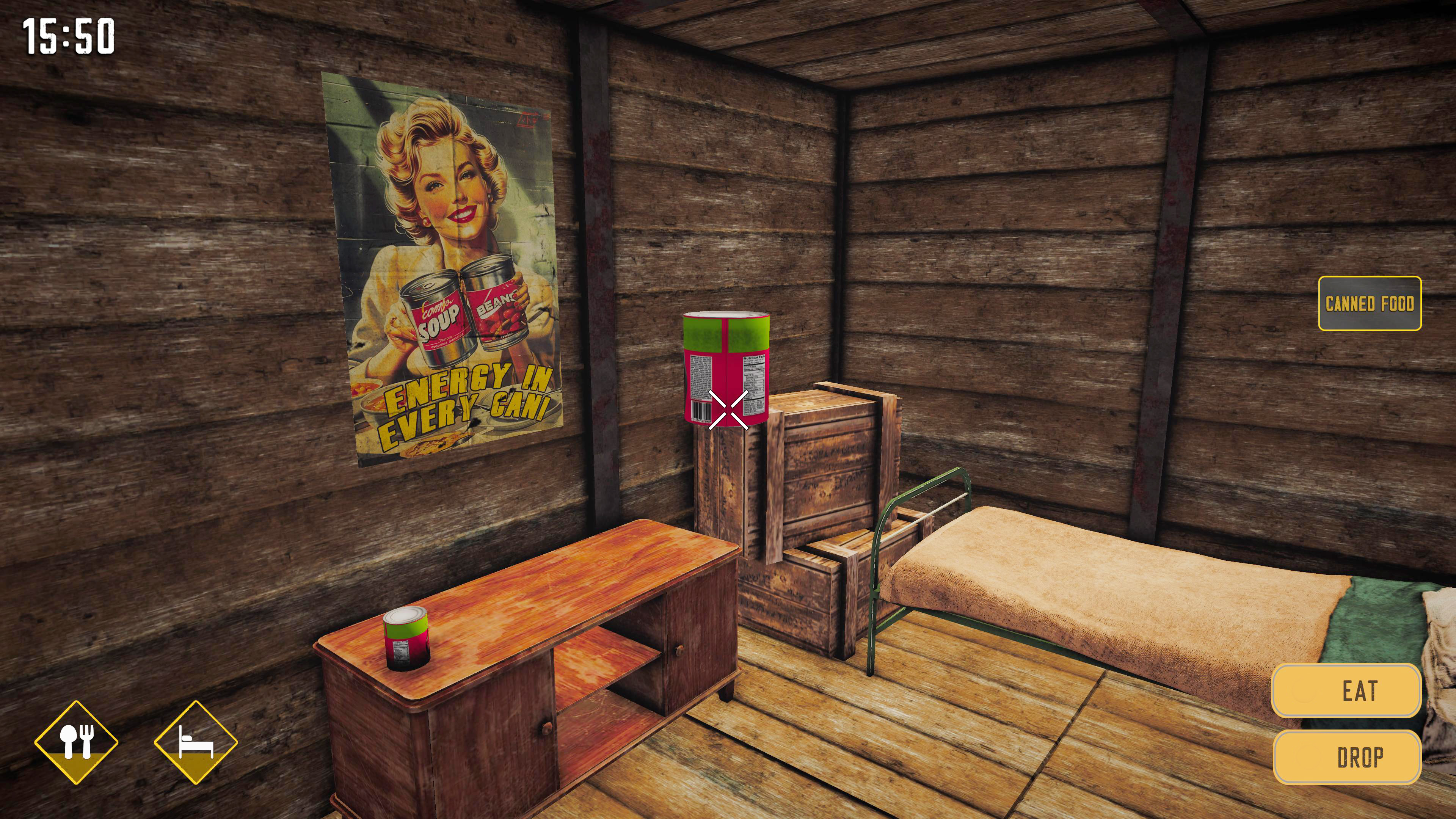The image size is (1456, 819).
Task: Choose DROP to discard the can
Action: coord(1348,758)
